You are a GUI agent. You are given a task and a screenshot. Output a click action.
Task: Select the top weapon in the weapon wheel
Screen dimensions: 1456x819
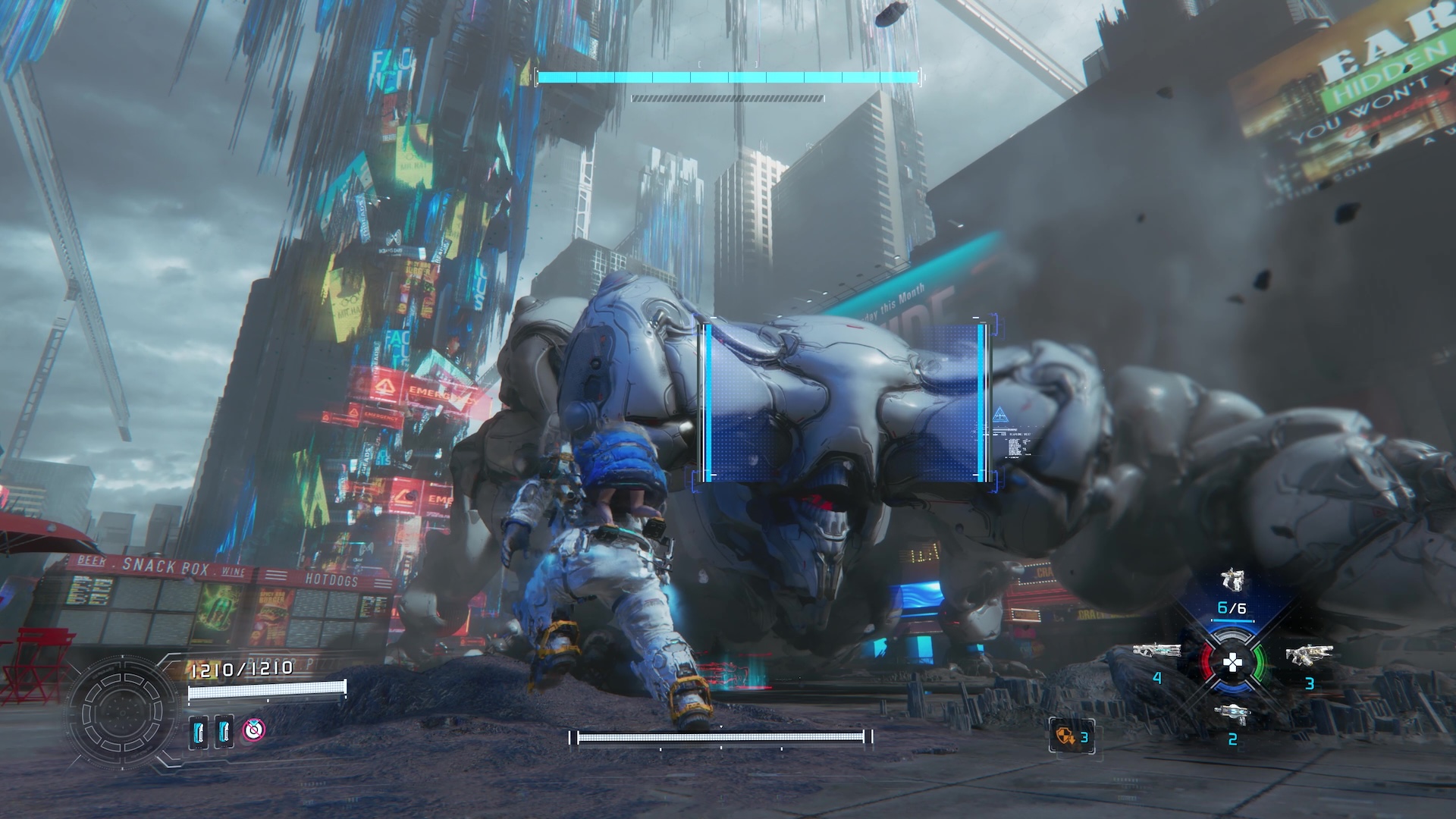click(x=1232, y=580)
